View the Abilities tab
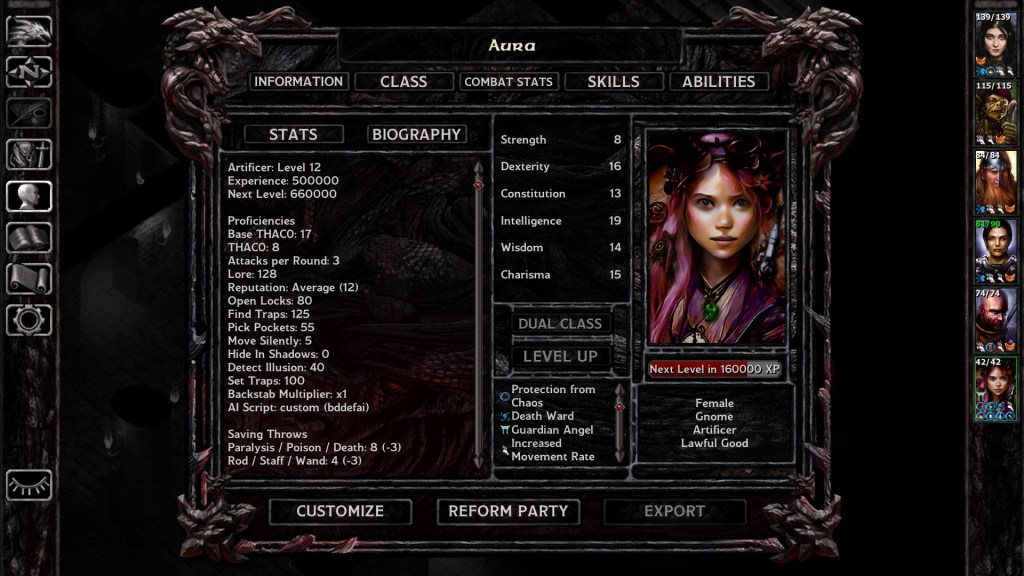This screenshot has width=1024, height=576. [x=718, y=82]
